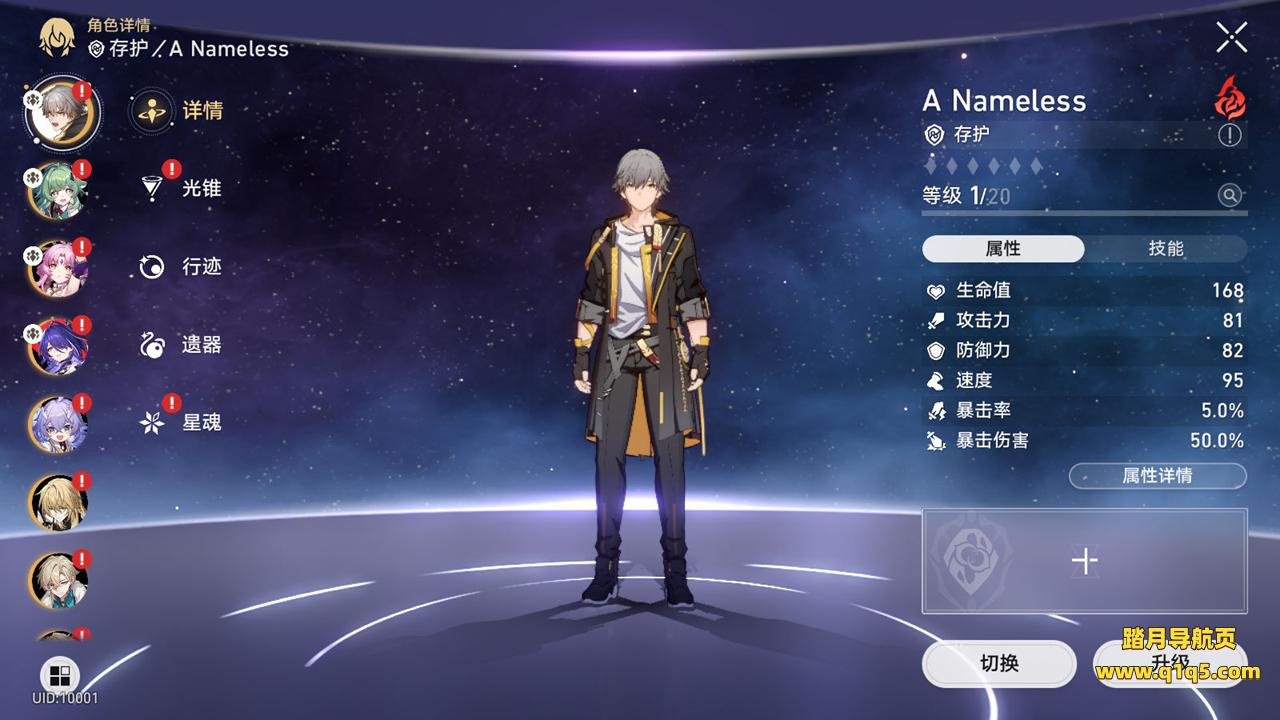
Task: Select the pink-haired character portrait
Action: coord(58,268)
